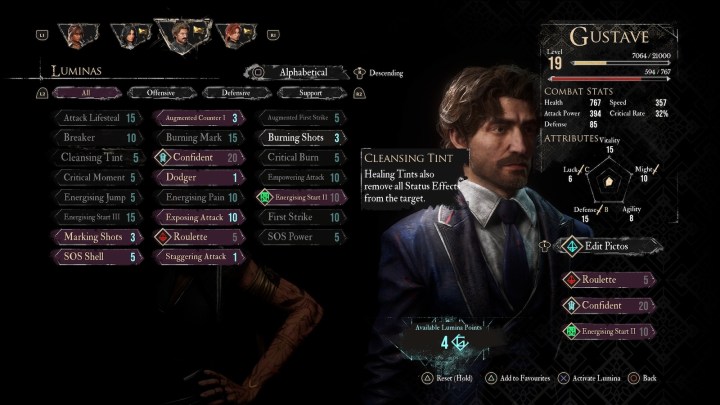Click the Exposing Attack lumina

click(x=198, y=217)
